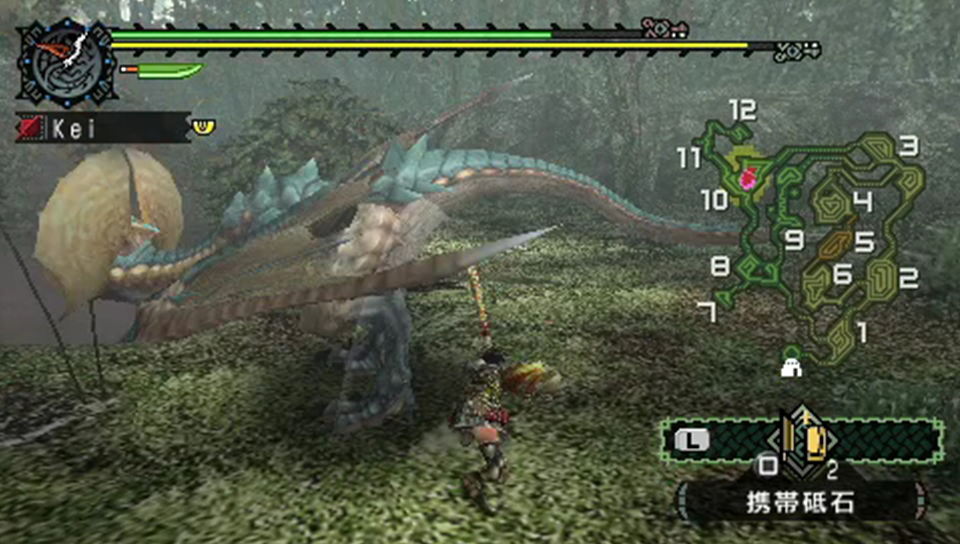Image resolution: width=960 pixels, height=544 pixels.
Task: Choose area 1 on the minimap
Action: point(862,326)
